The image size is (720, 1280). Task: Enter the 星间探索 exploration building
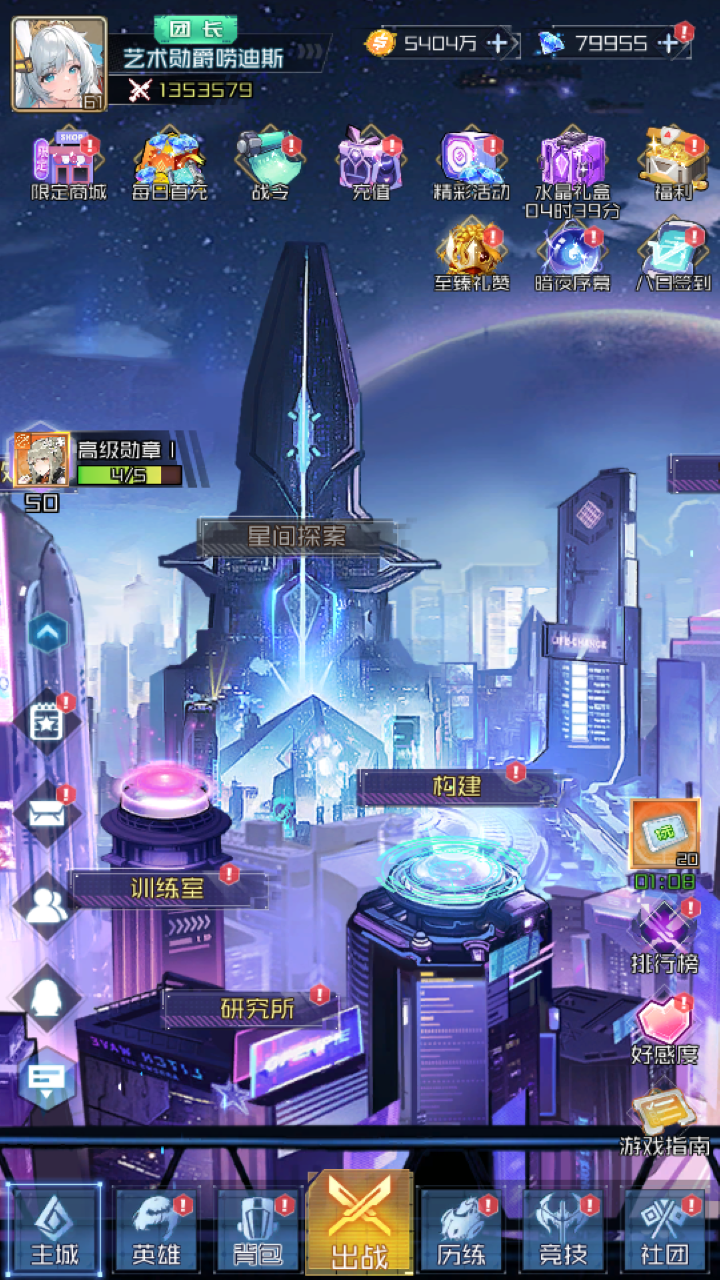click(x=297, y=537)
